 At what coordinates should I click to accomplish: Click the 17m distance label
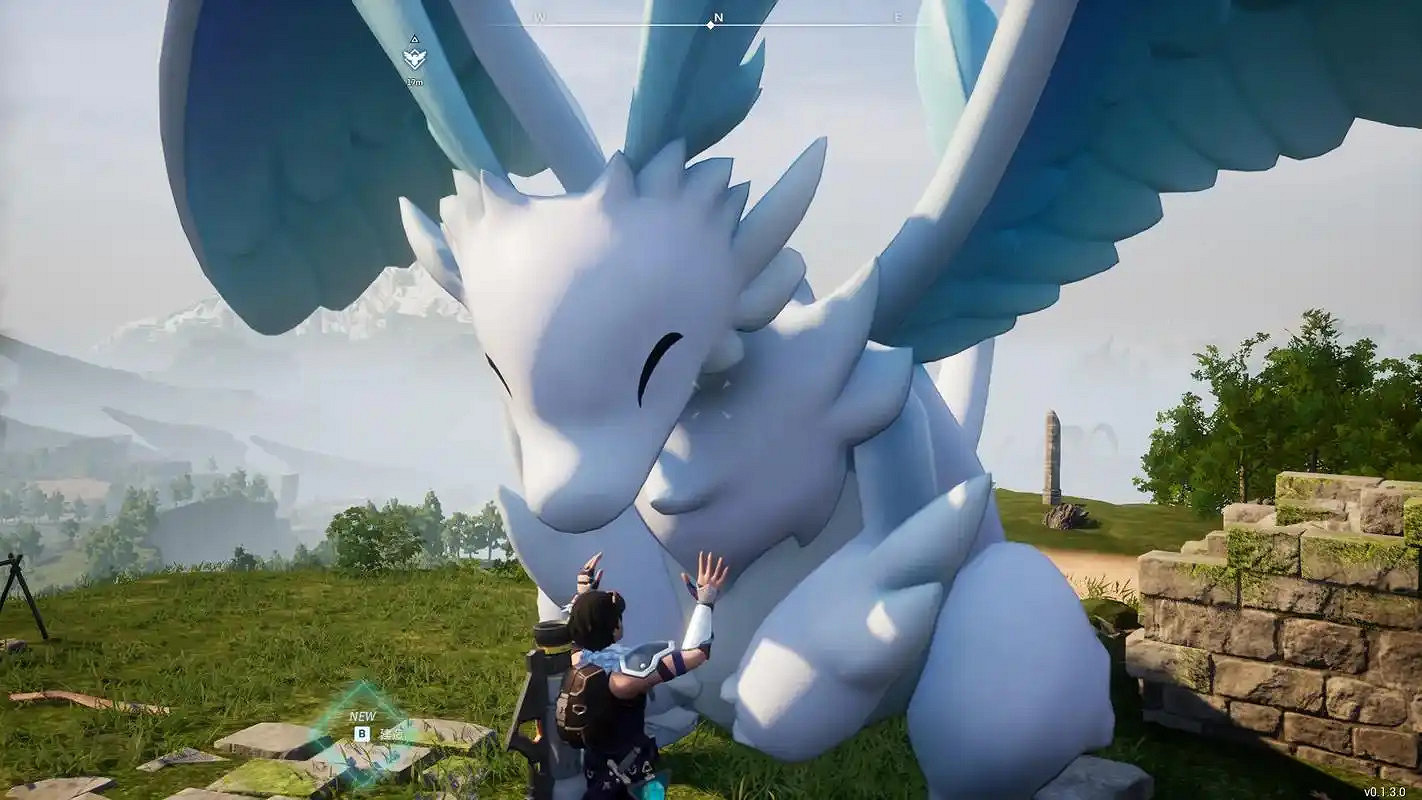(x=416, y=81)
